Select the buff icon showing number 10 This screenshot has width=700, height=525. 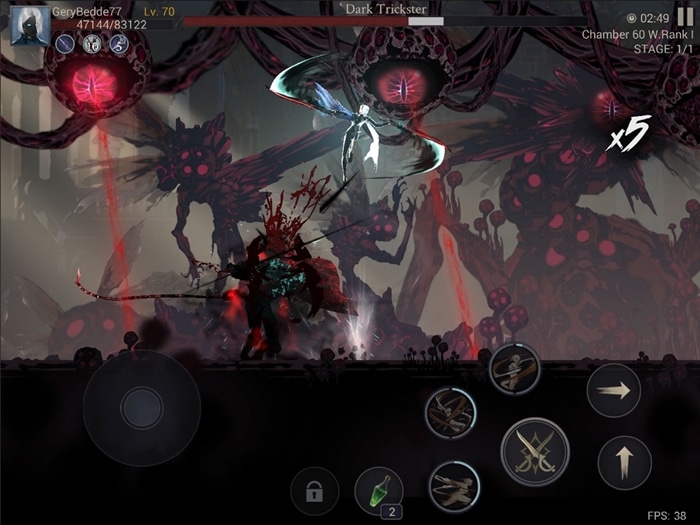click(92, 44)
